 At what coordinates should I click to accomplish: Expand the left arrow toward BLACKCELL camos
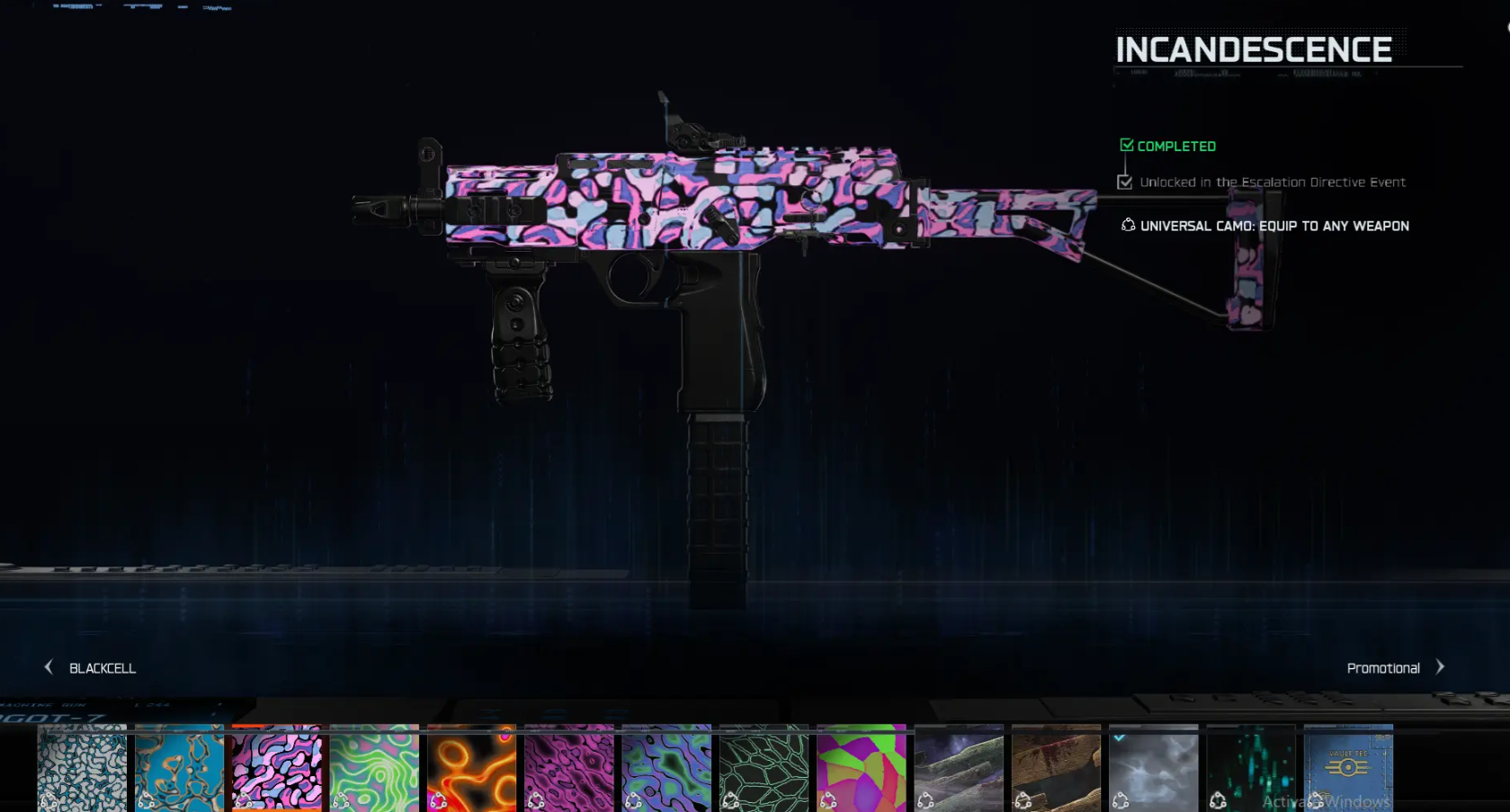tap(47, 666)
